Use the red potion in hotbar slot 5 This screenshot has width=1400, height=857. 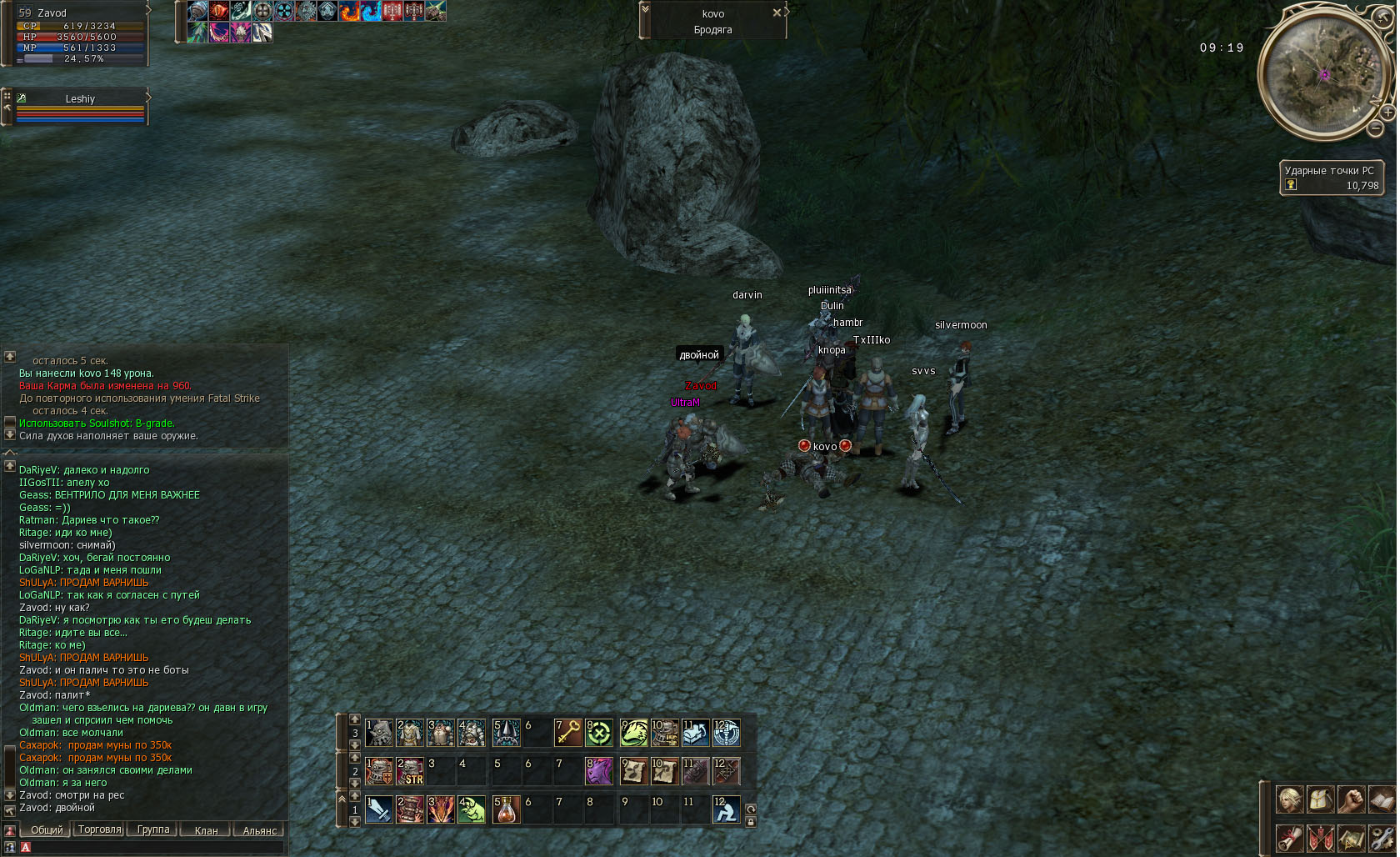pos(506,809)
